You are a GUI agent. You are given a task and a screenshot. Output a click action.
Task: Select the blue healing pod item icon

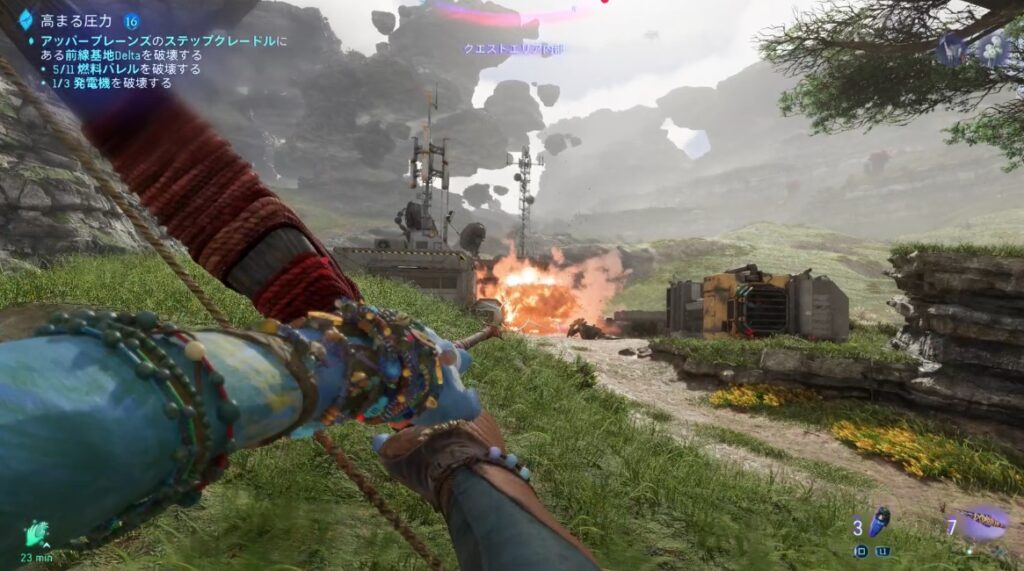coord(880,521)
